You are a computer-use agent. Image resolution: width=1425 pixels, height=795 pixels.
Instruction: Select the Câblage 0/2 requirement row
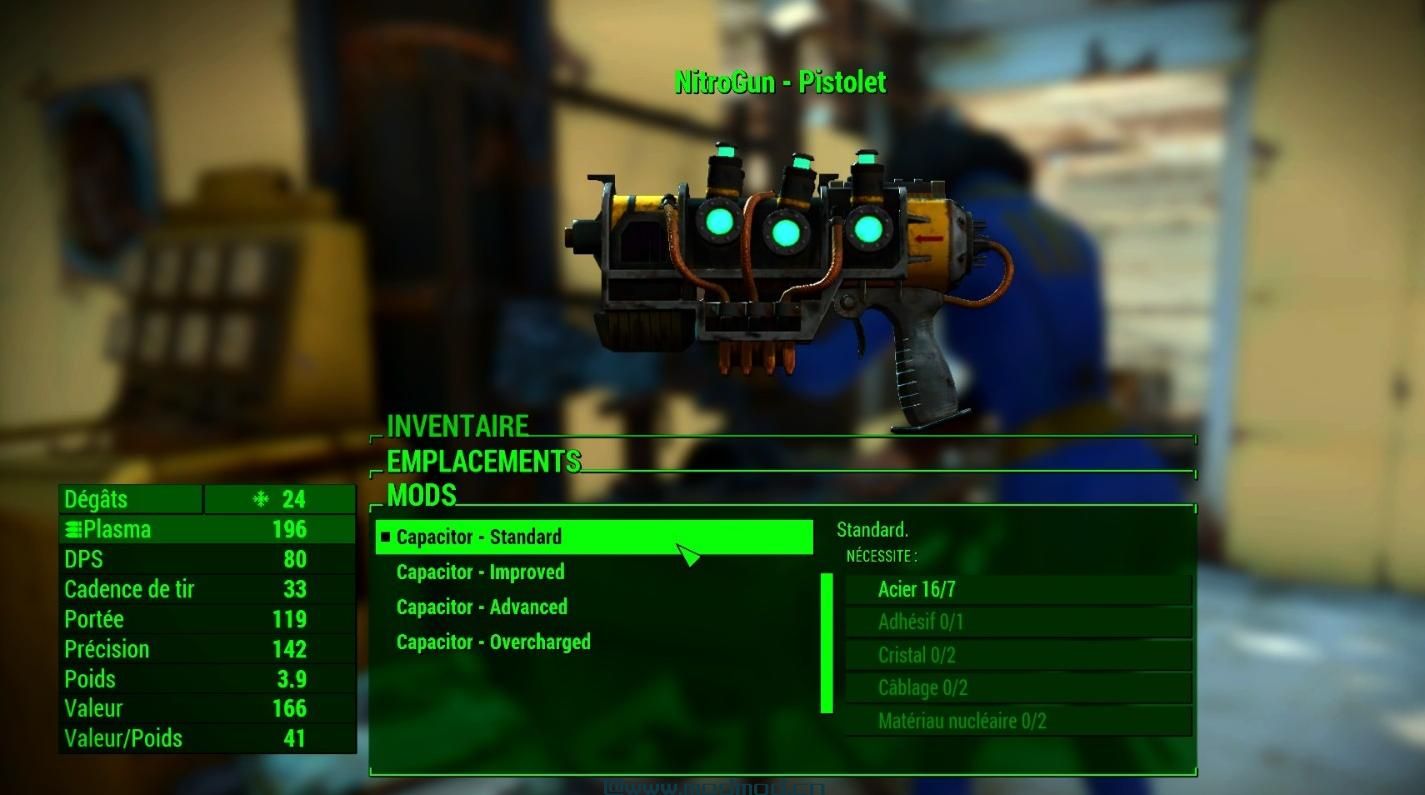(x=1018, y=688)
